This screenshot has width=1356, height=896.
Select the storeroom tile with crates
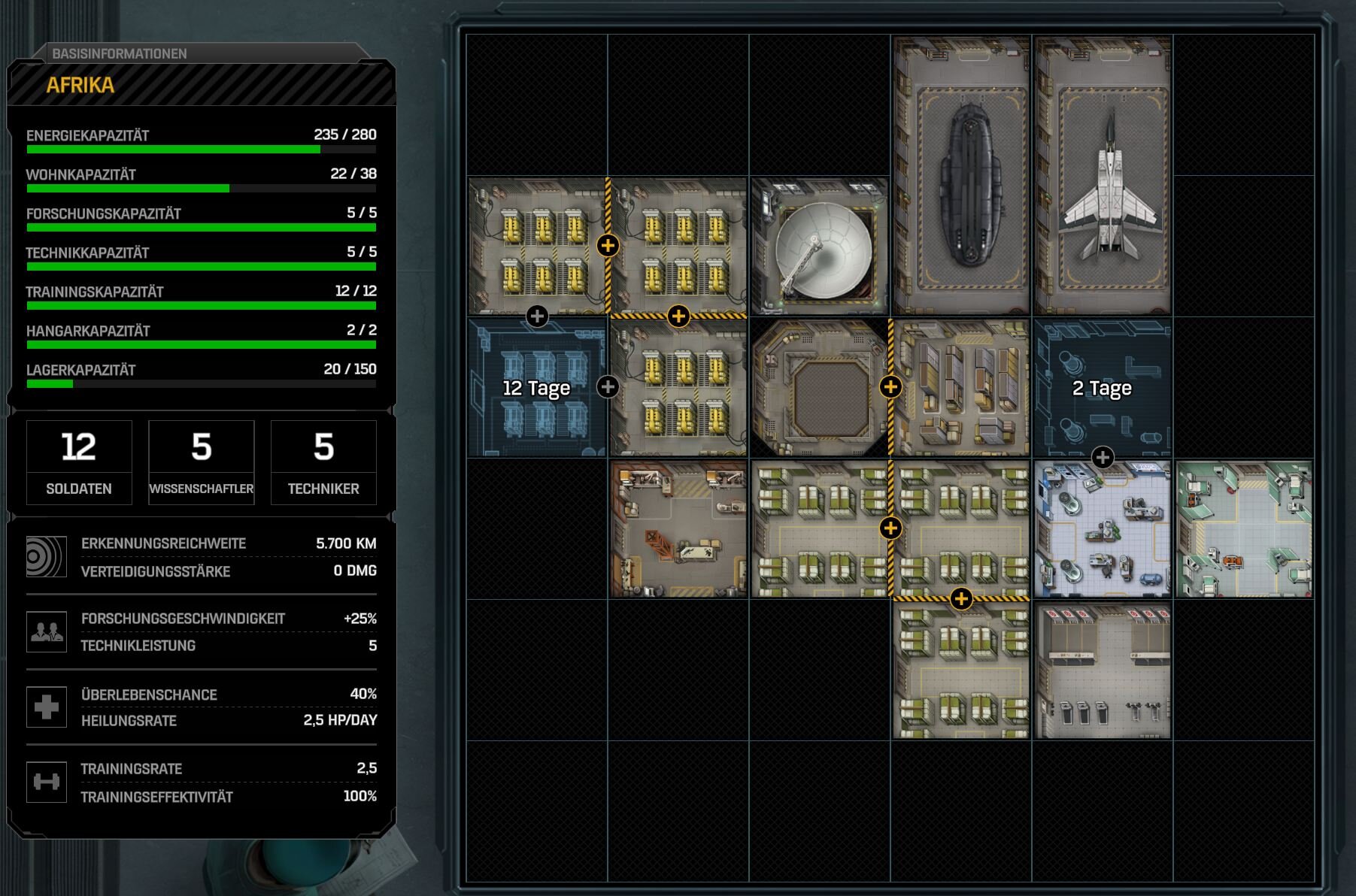tap(963, 388)
